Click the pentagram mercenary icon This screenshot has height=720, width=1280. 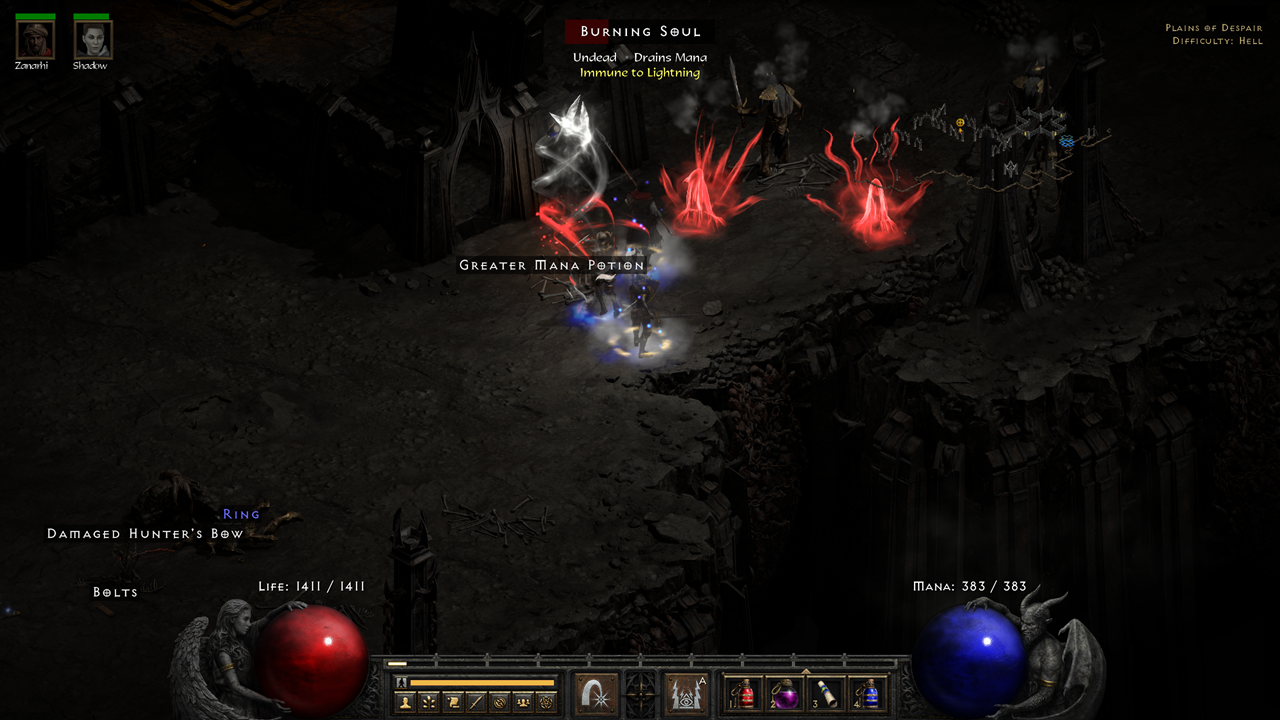point(545,700)
